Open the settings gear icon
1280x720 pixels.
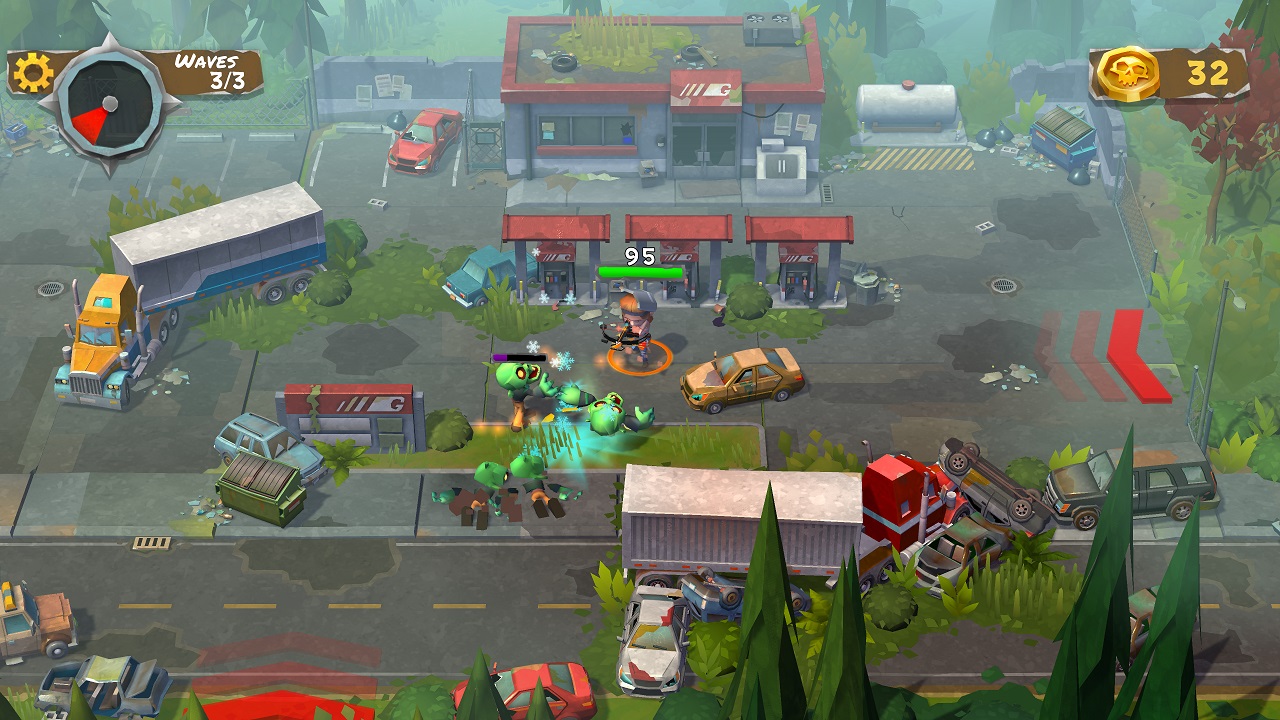pyautogui.click(x=33, y=72)
